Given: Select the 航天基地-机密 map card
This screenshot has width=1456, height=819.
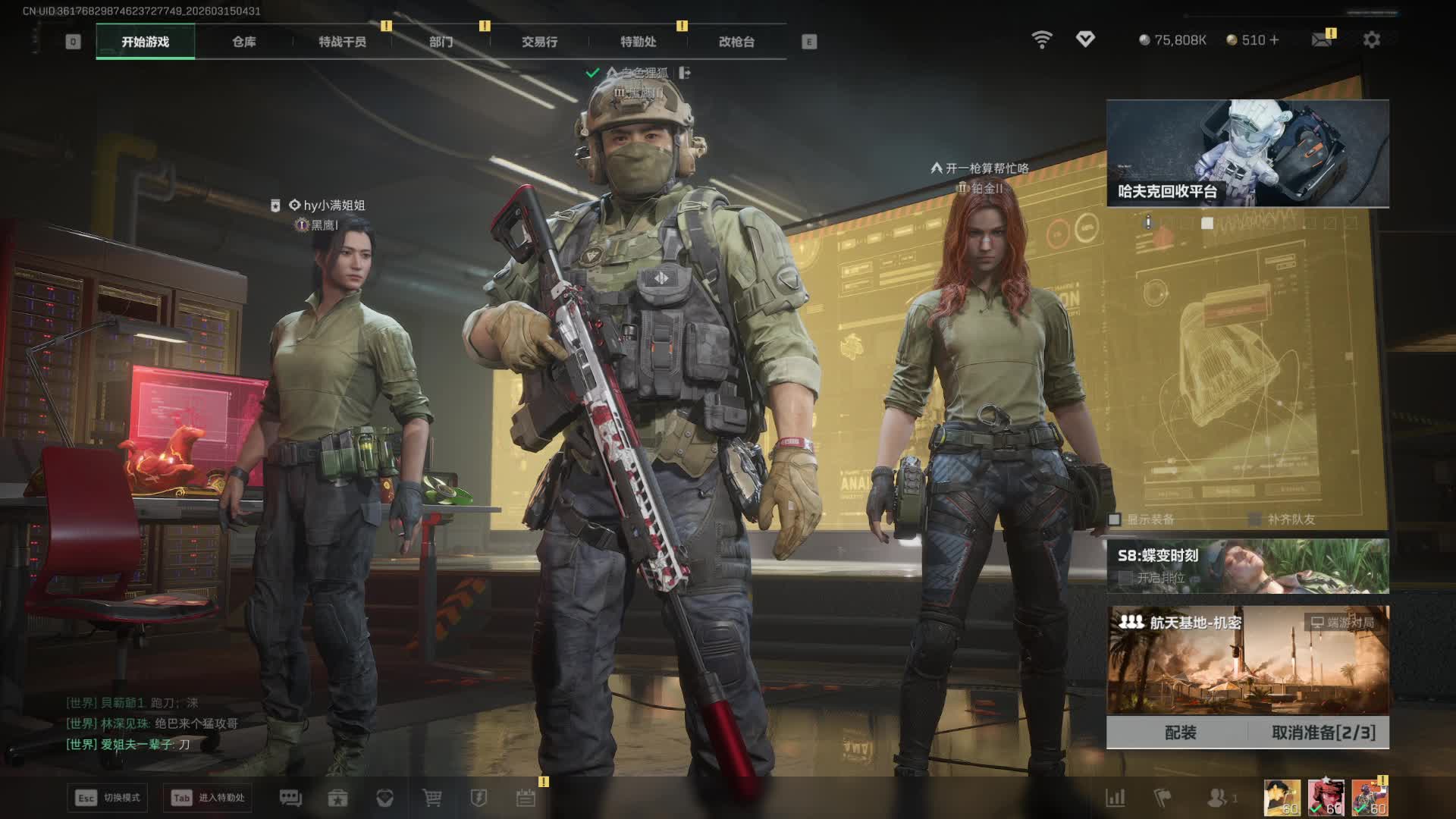Looking at the screenshot, I should (1247, 660).
